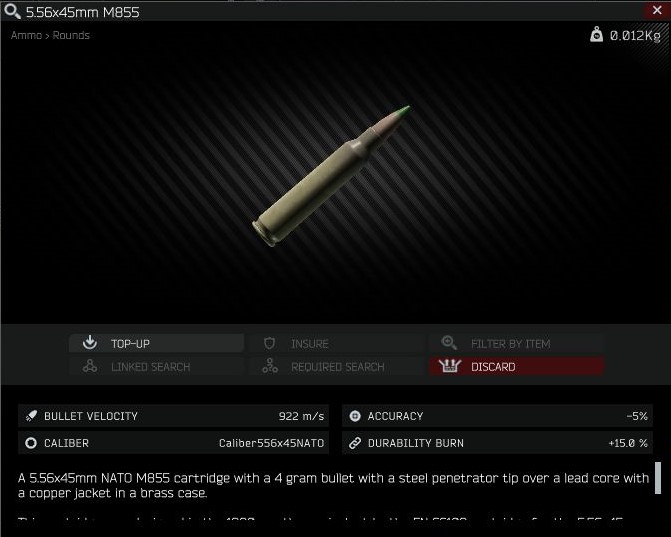This screenshot has height=537, width=671.
Task: Run a Required Search
Action: [x=336, y=367]
